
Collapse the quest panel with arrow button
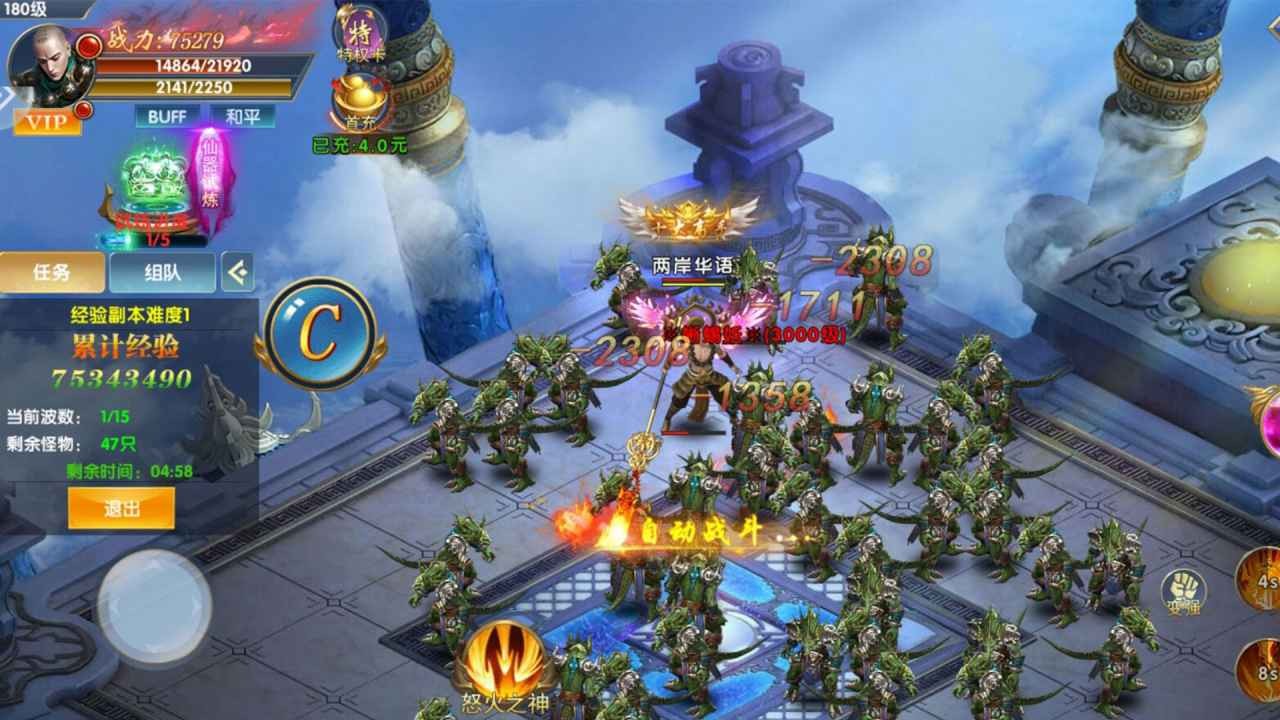coord(237,272)
